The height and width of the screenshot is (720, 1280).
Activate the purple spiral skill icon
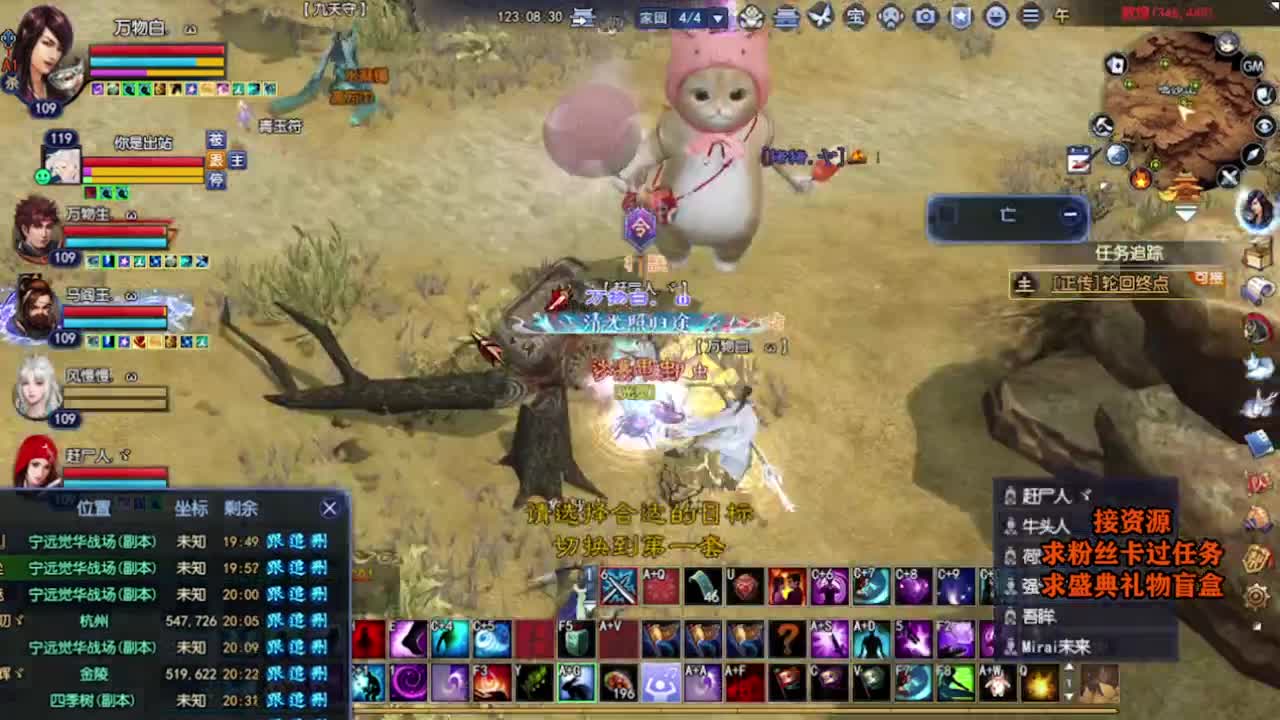[410, 683]
